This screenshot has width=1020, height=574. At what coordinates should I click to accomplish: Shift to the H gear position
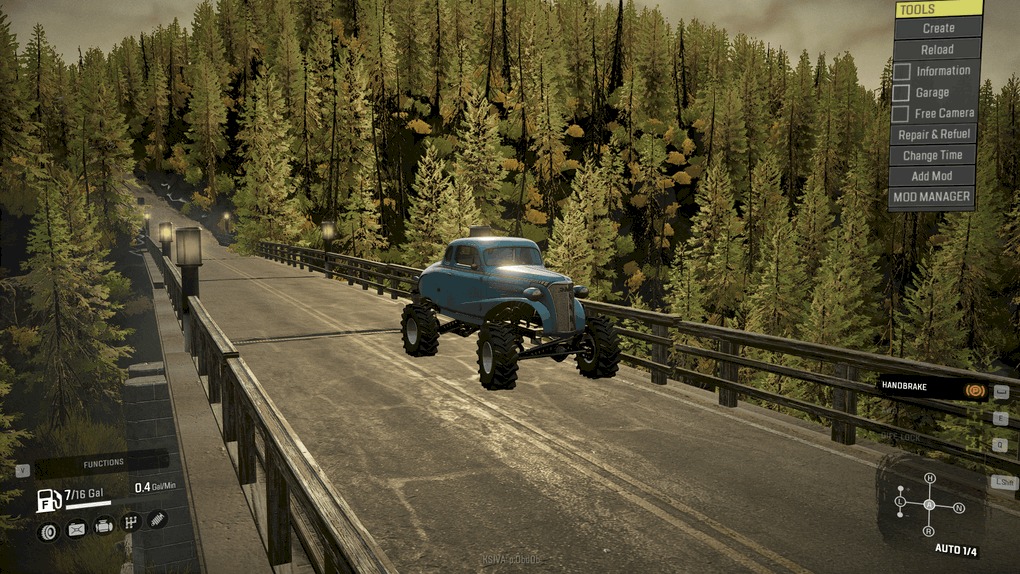pos(929,478)
